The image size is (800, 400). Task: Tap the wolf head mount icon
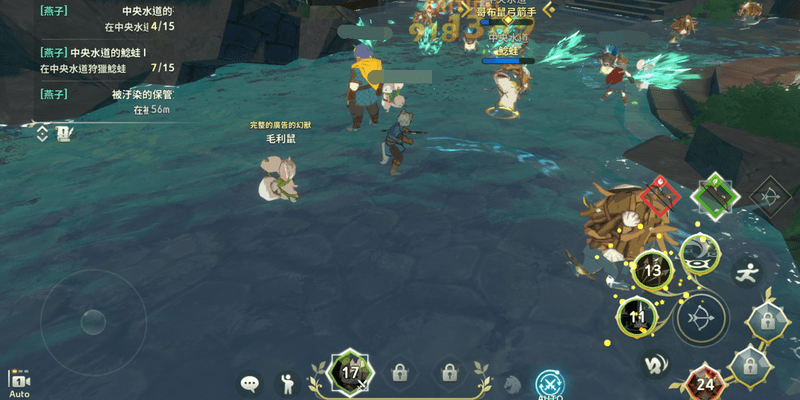click(x=513, y=383)
